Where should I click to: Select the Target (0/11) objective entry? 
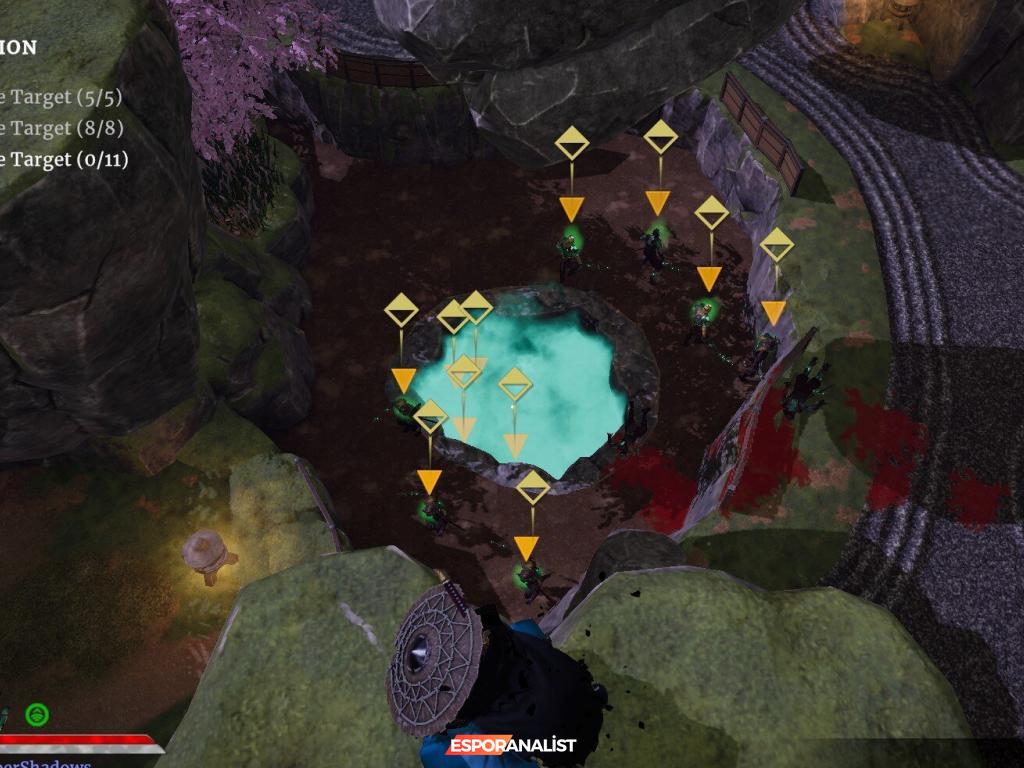(x=62, y=159)
